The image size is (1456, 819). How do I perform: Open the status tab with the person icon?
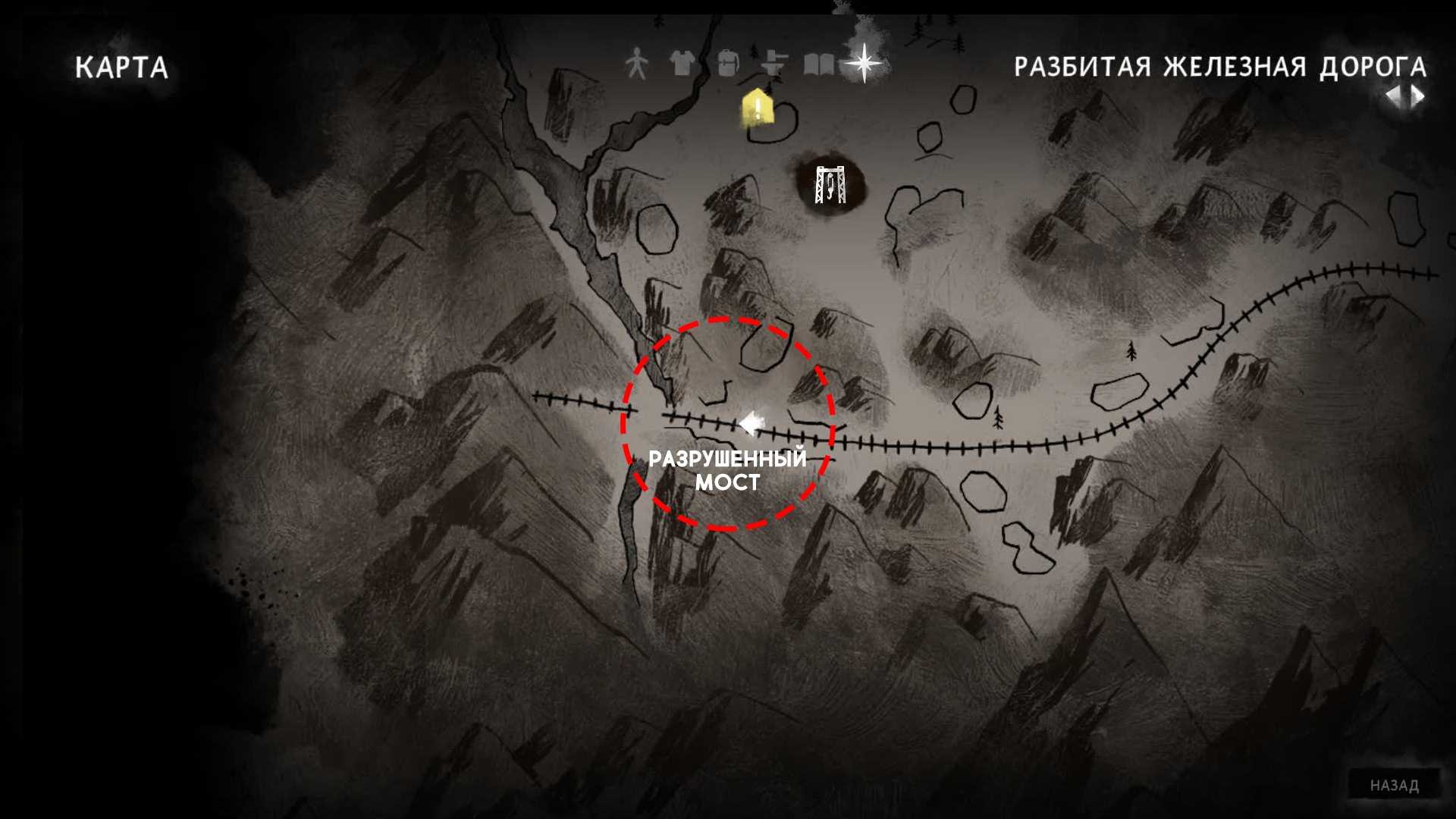coord(637,64)
